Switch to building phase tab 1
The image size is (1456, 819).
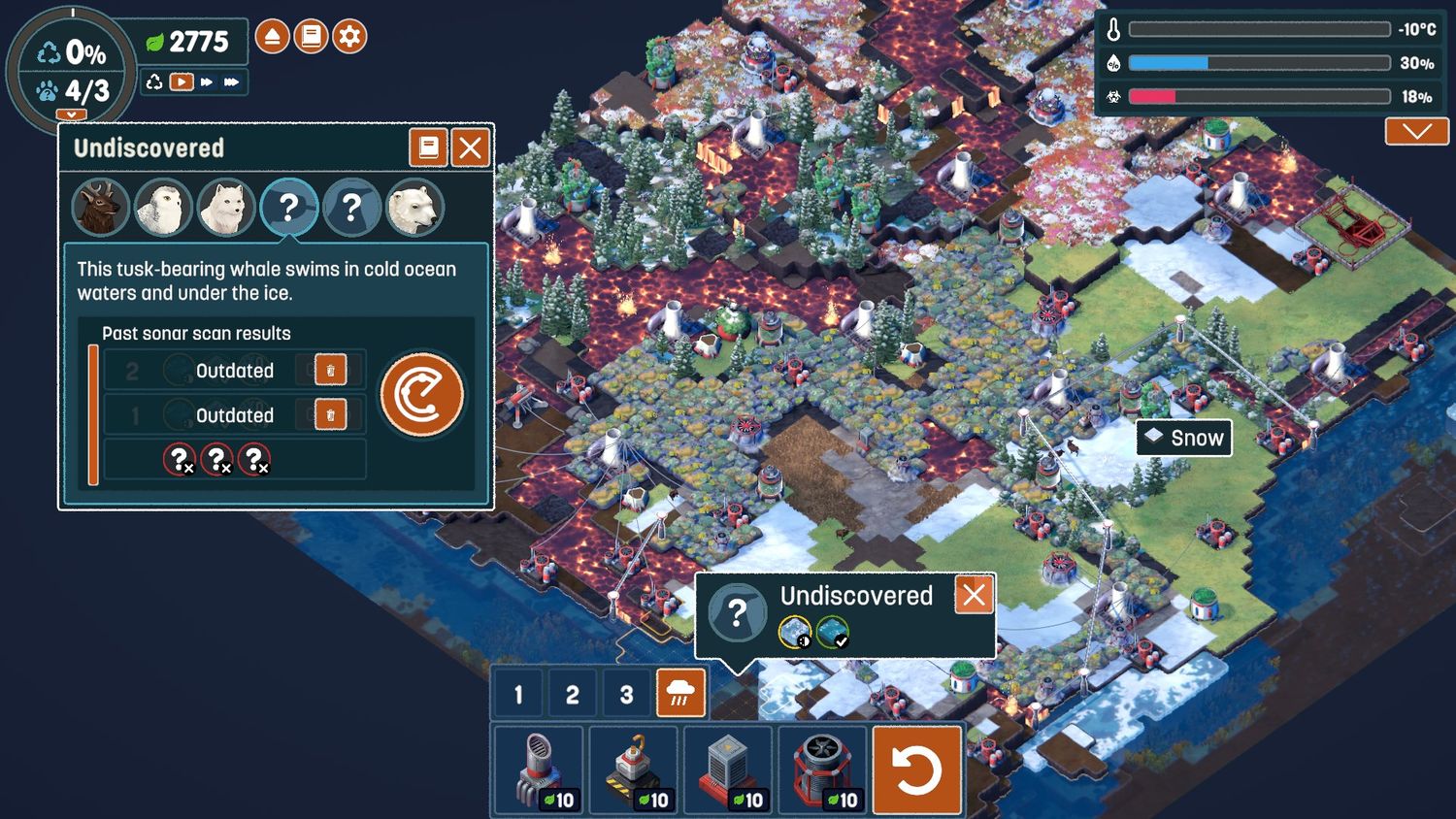(x=518, y=694)
